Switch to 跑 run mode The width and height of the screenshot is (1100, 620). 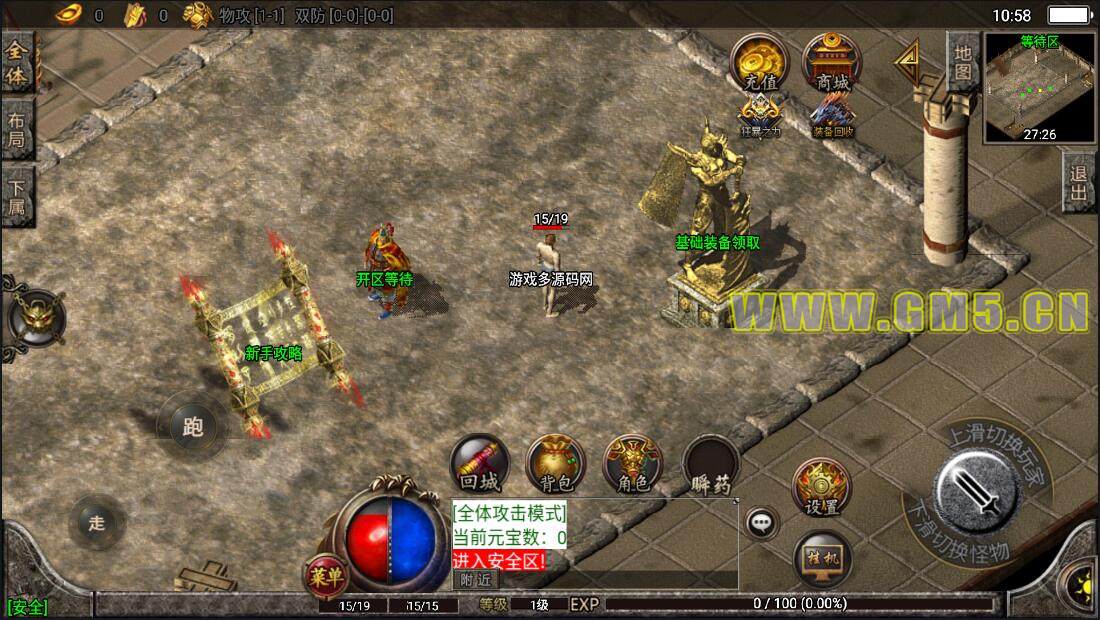[x=192, y=427]
